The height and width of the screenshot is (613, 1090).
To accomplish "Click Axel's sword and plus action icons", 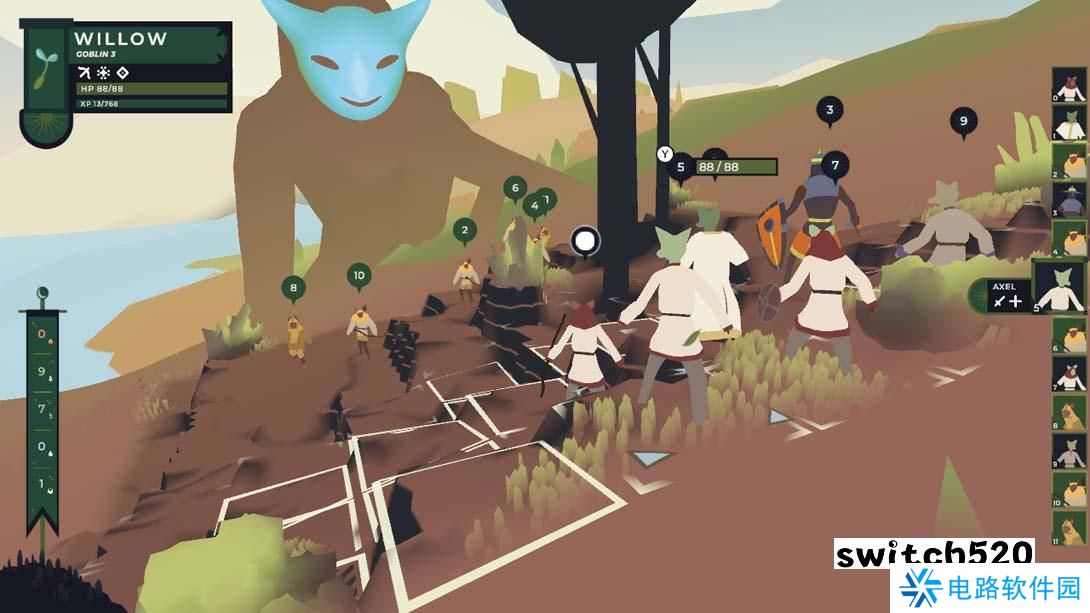I will pyautogui.click(x=1007, y=300).
